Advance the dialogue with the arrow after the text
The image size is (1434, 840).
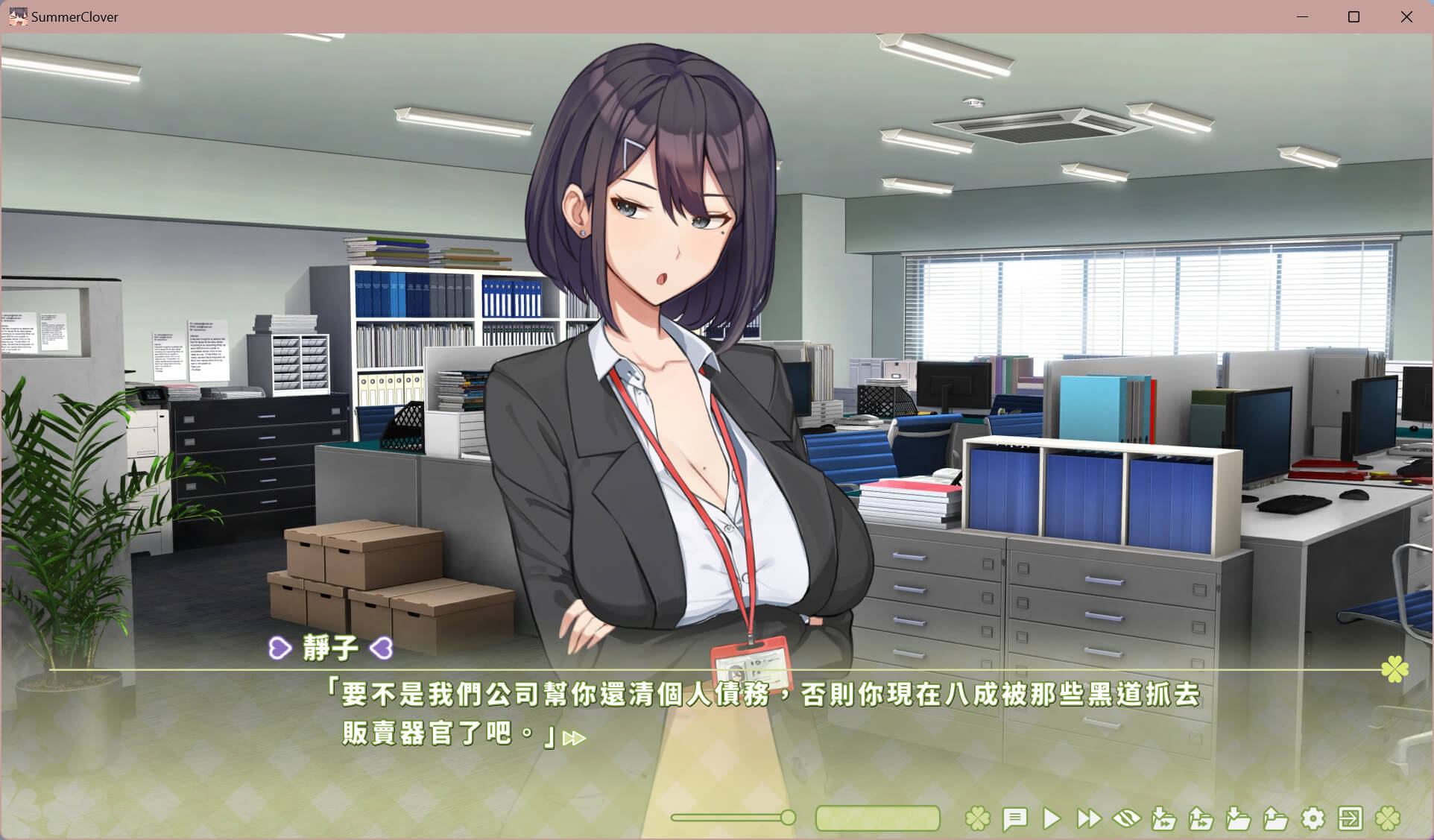(574, 738)
